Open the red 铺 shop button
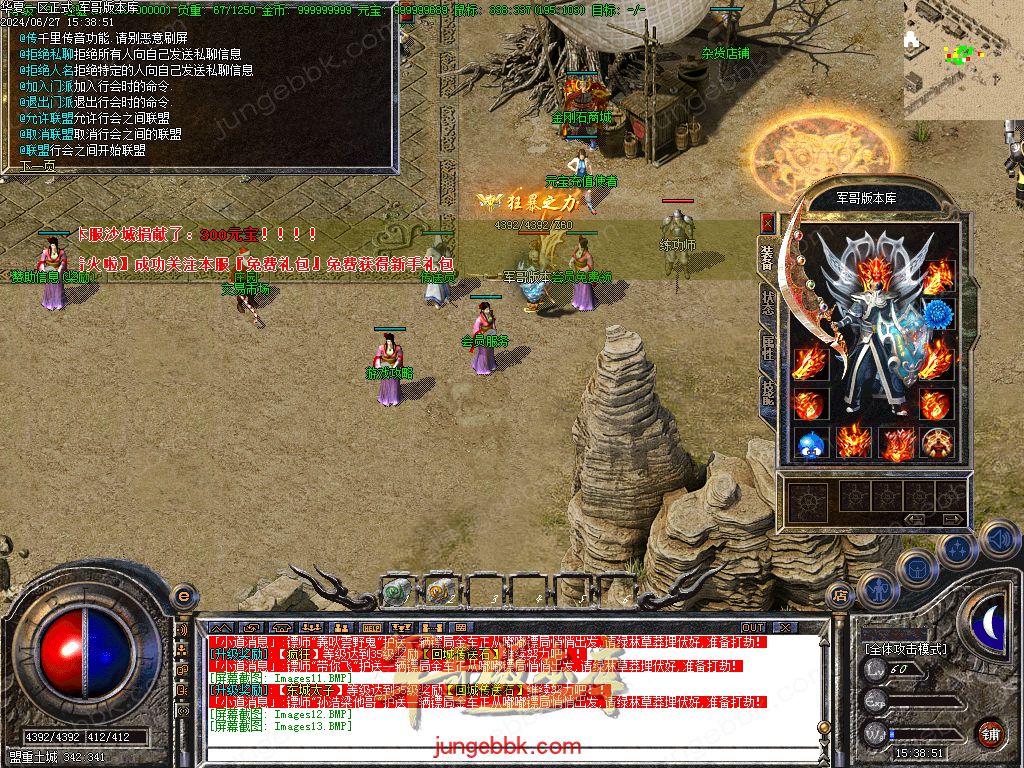The width and height of the screenshot is (1024, 768). pyautogui.click(x=990, y=733)
